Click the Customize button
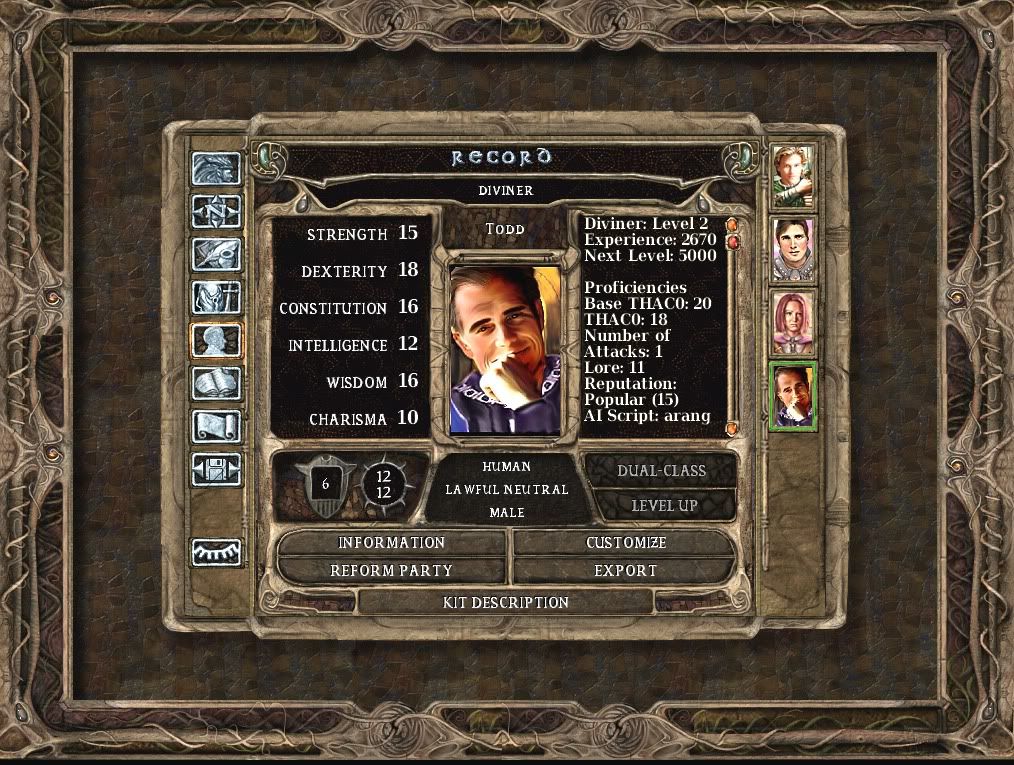 (625, 543)
